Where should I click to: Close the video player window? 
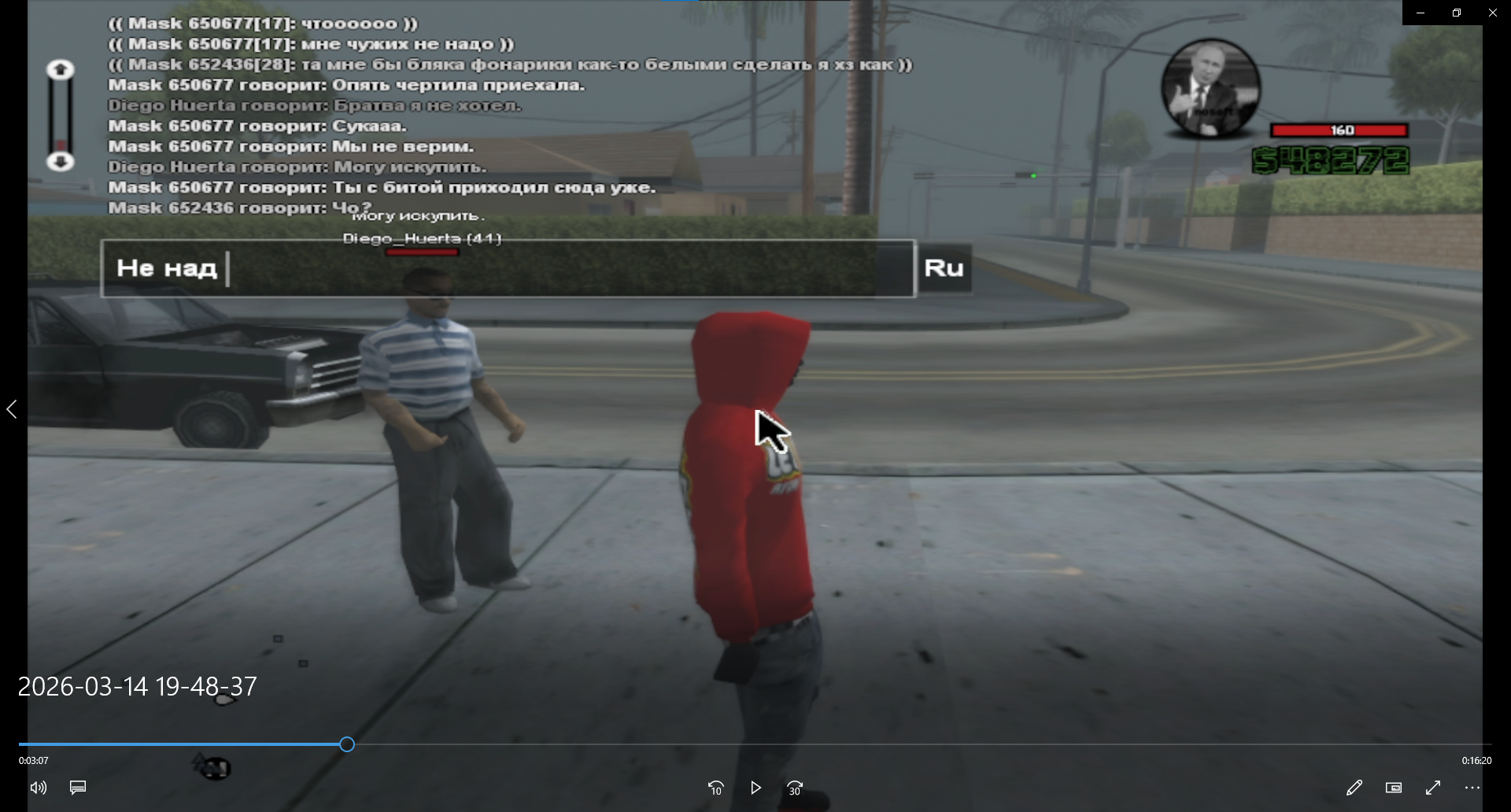click(x=1493, y=13)
